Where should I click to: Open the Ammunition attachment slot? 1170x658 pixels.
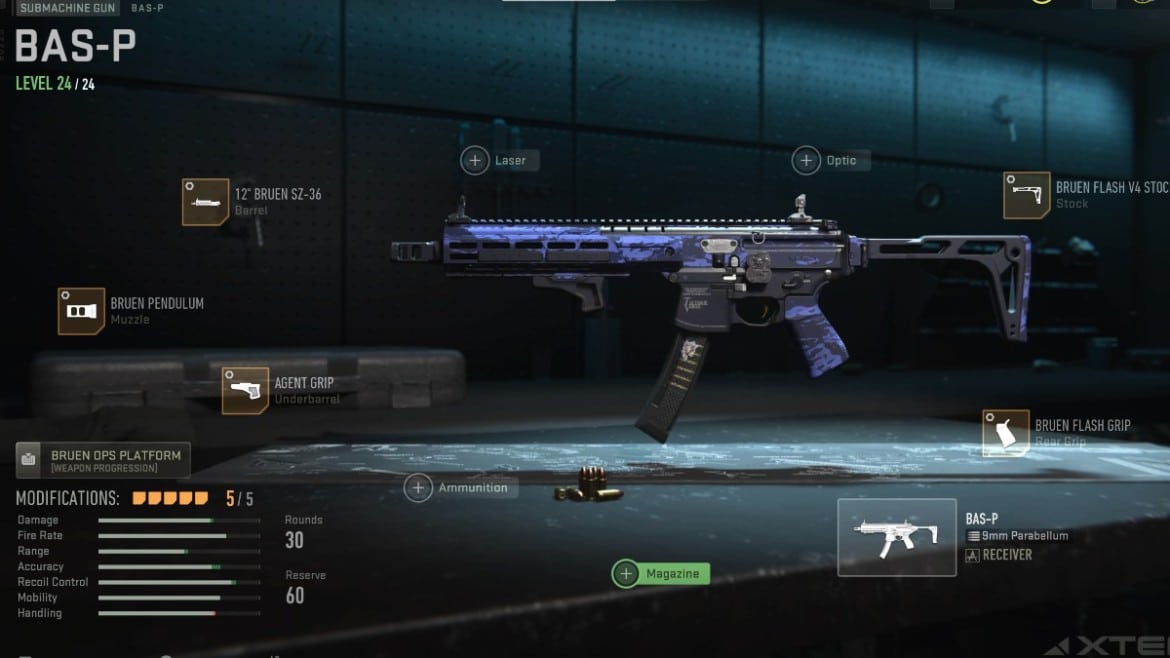click(x=461, y=488)
